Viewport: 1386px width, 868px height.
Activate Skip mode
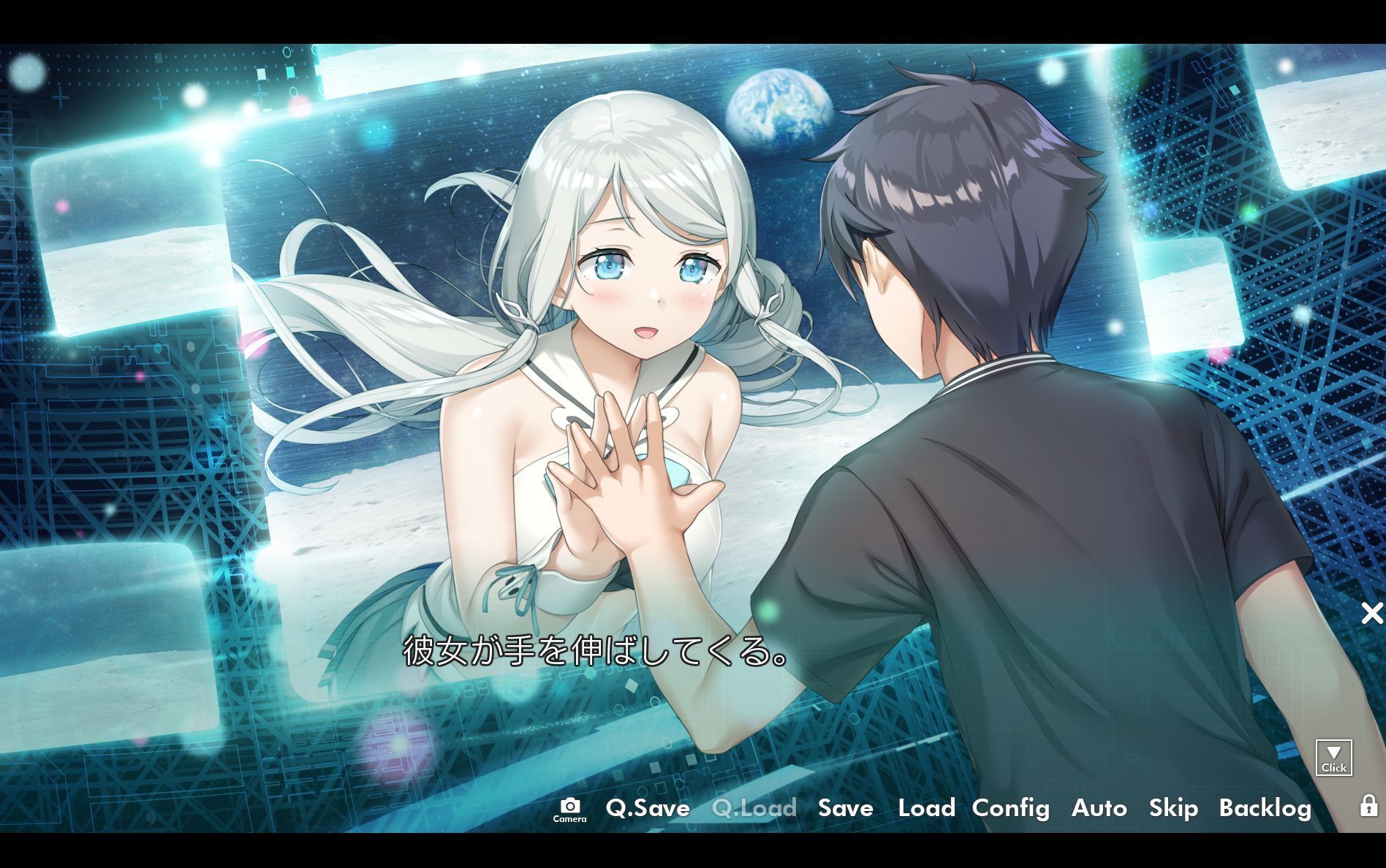[x=1173, y=808]
